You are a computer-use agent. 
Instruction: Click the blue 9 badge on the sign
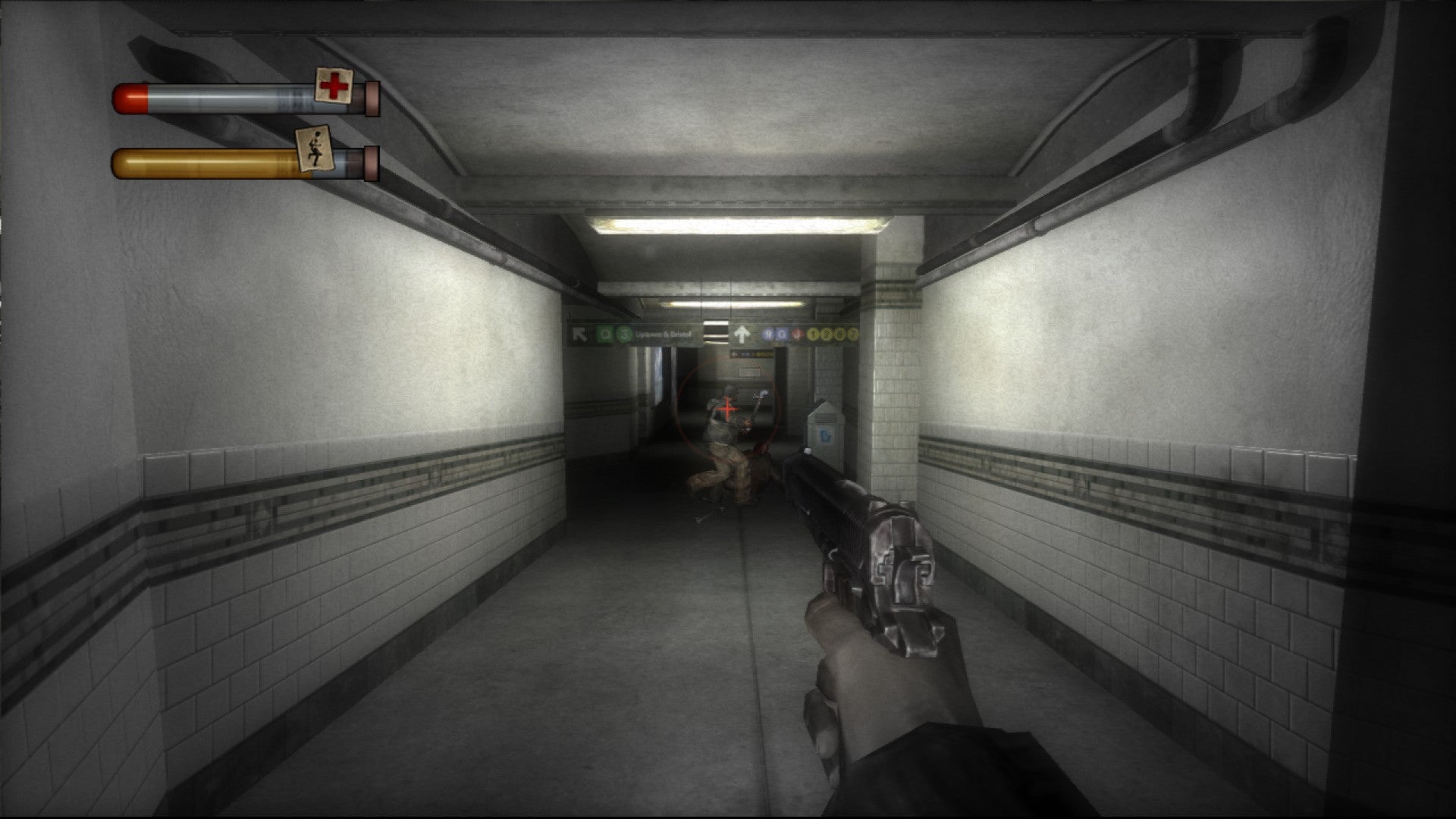point(768,333)
